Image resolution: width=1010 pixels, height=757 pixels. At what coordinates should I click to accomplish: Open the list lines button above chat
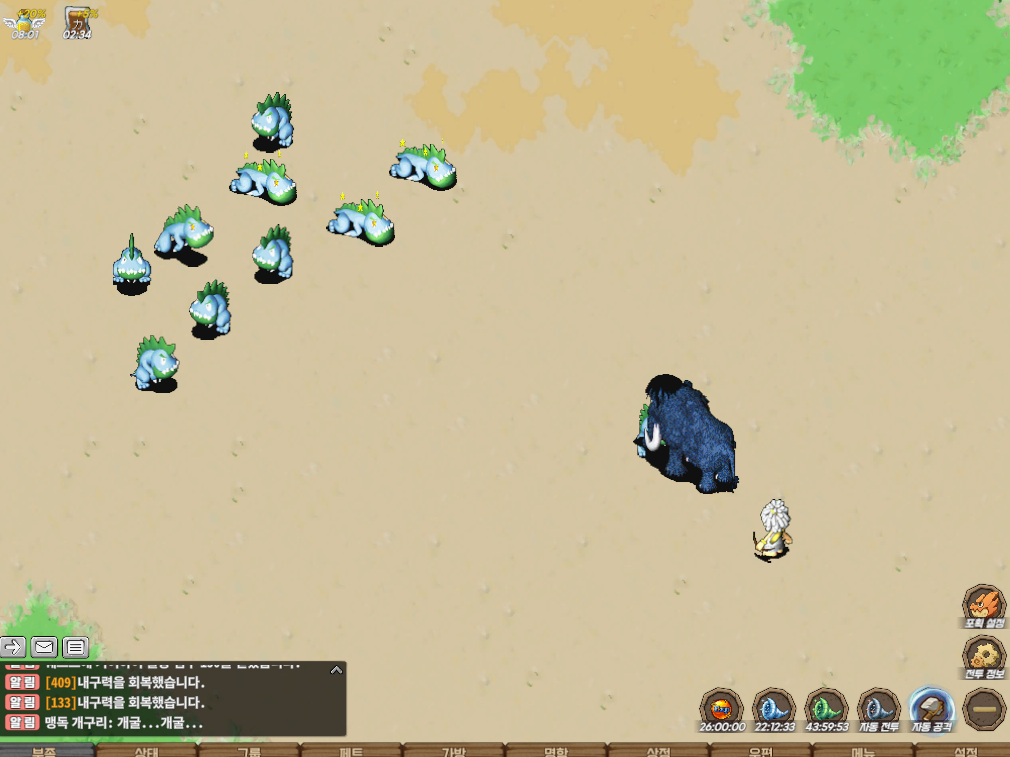click(x=76, y=647)
